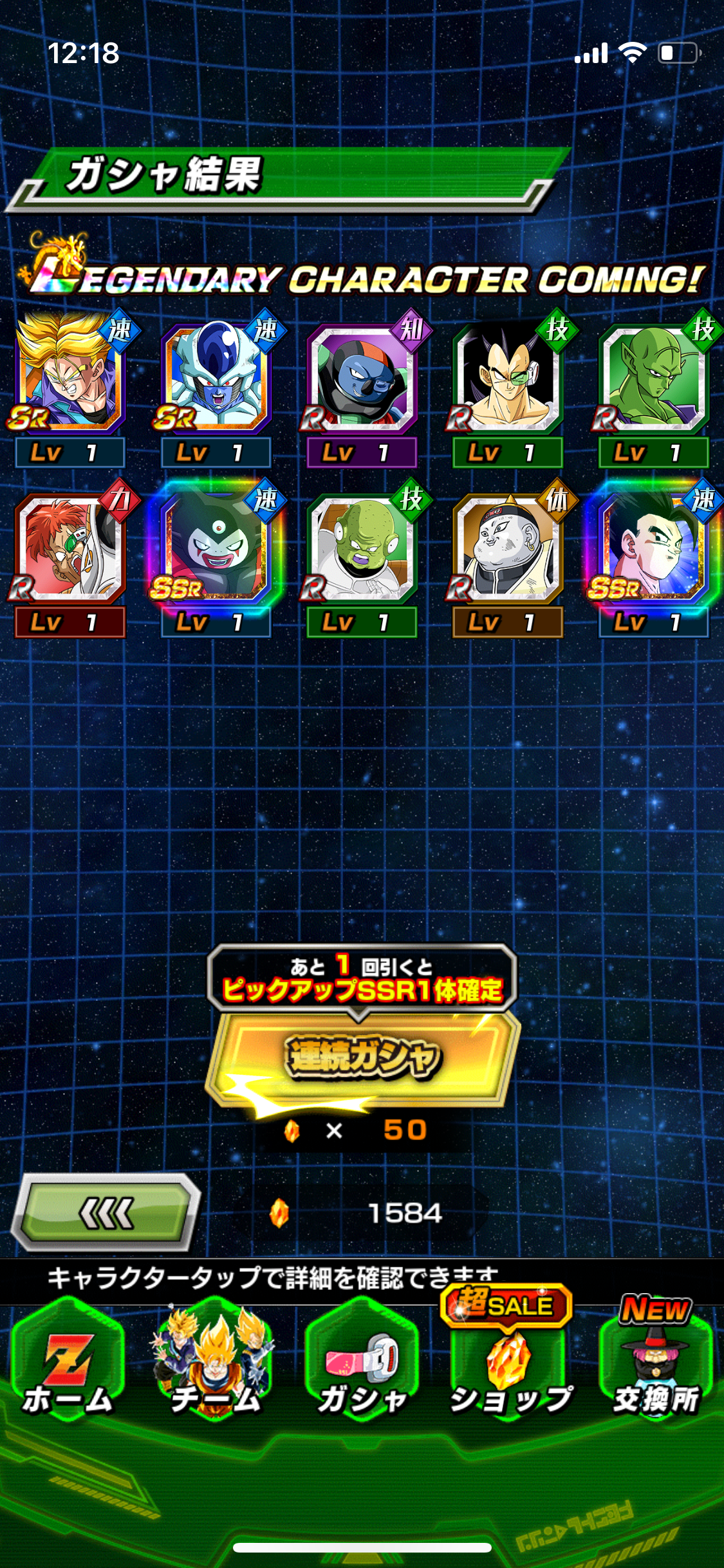This screenshot has height=1568, width=724.
Task: Tap the 連続ガシャ multi-summon button
Action: click(x=362, y=1057)
